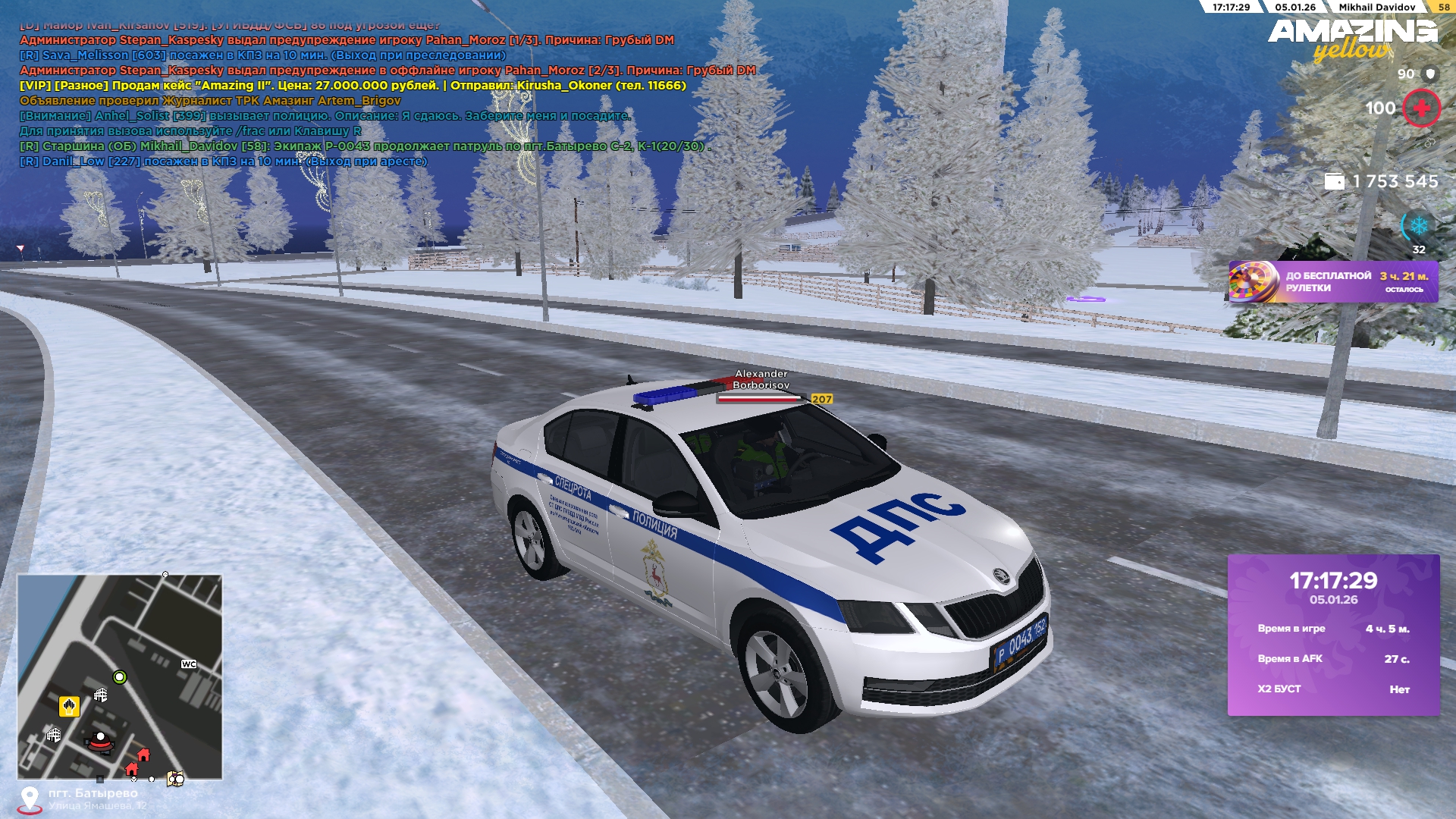This screenshot has width=1456, height=819.
Task: Select the green circle marker on minimap
Action: click(119, 677)
